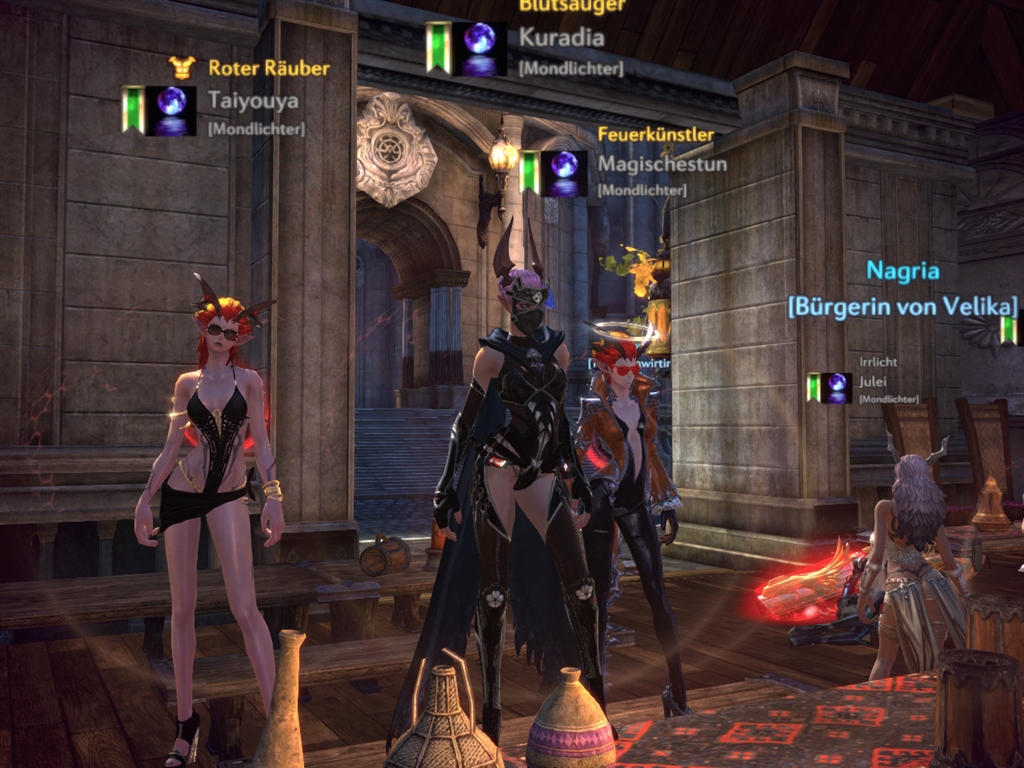Select the Nagria NPC name label
Screen dimensions: 1024x768
pyautogui.click(x=902, y=271)
